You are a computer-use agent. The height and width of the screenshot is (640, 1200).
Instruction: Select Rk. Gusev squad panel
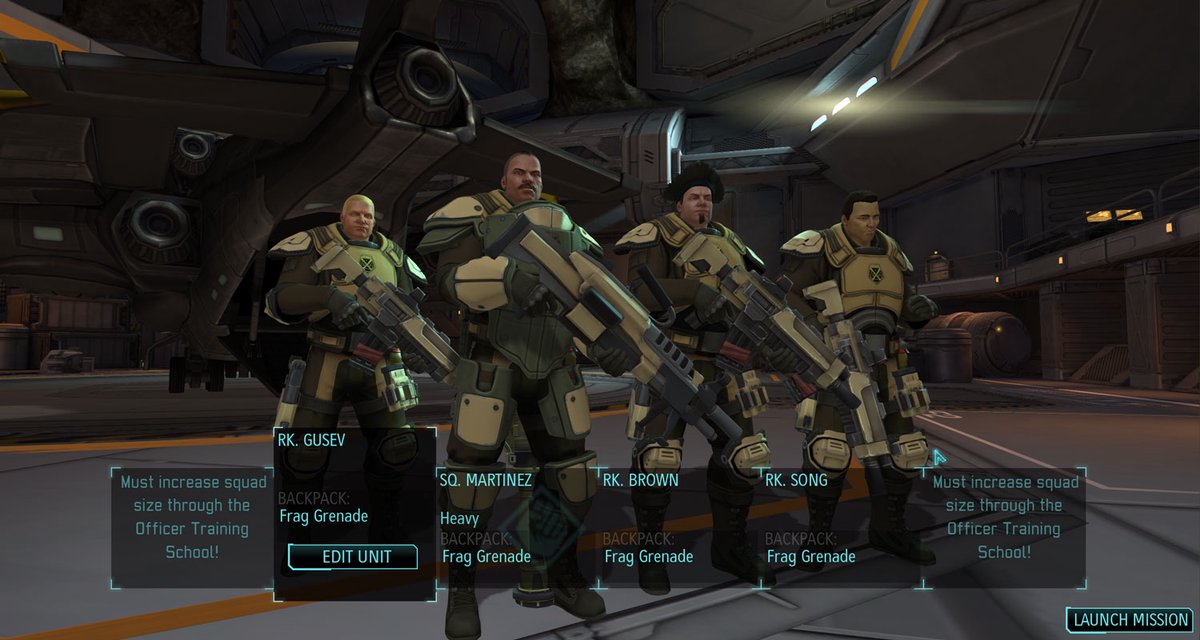pos(354,480)
